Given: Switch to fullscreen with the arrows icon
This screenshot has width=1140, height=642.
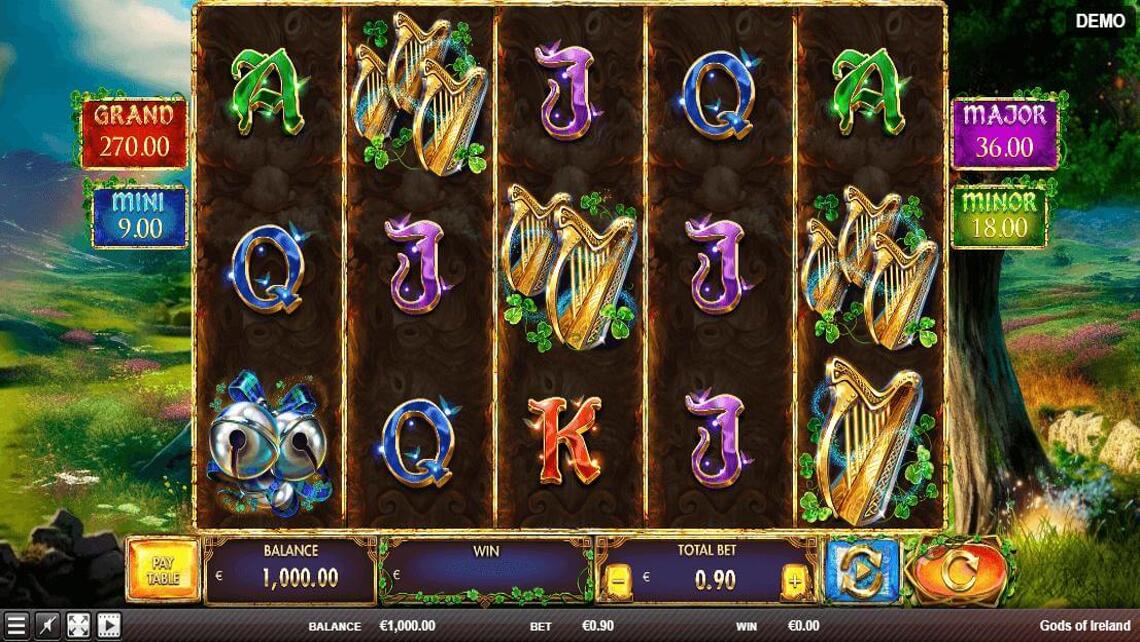Looking at the screenshot, I should 77,626.
